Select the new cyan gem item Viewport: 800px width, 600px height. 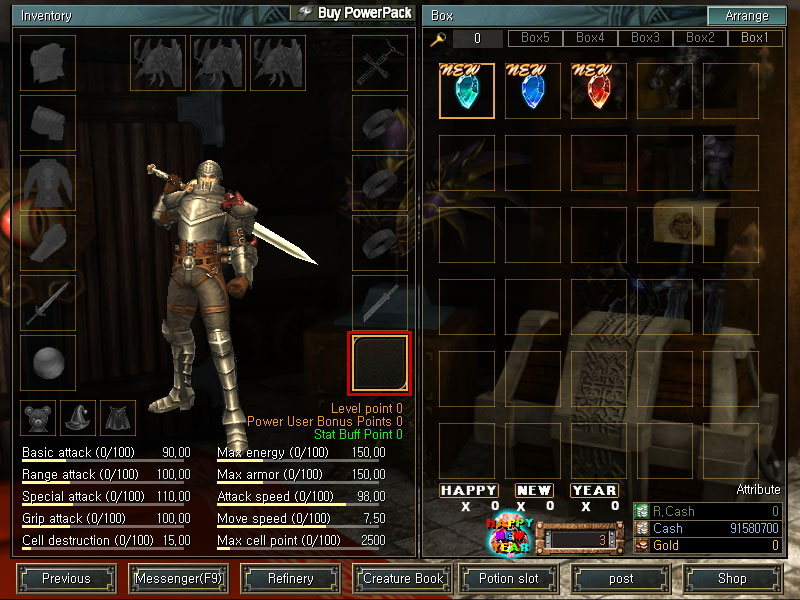tap(467, 91)
